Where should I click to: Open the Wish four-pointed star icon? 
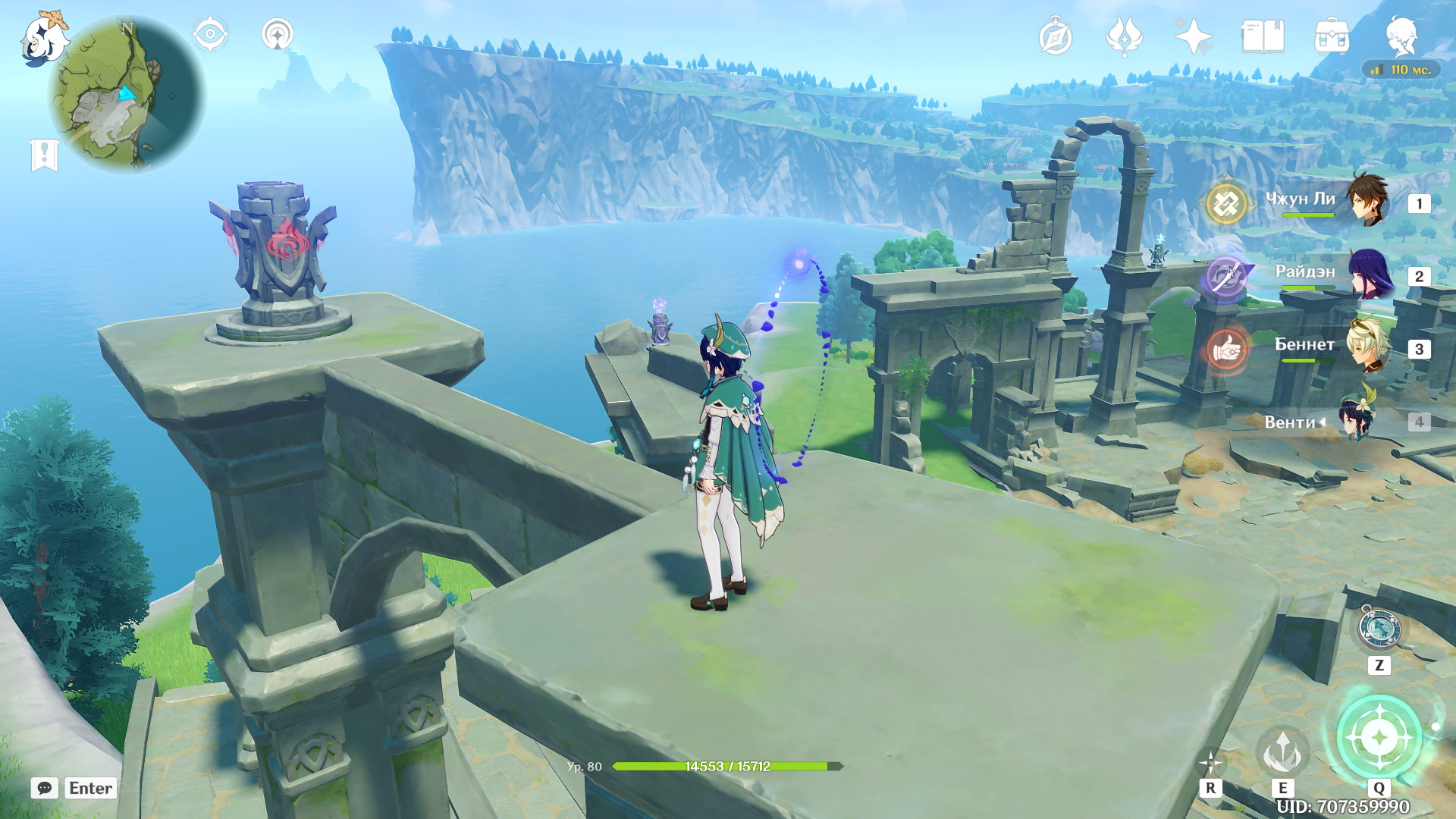coord(1193,36)
